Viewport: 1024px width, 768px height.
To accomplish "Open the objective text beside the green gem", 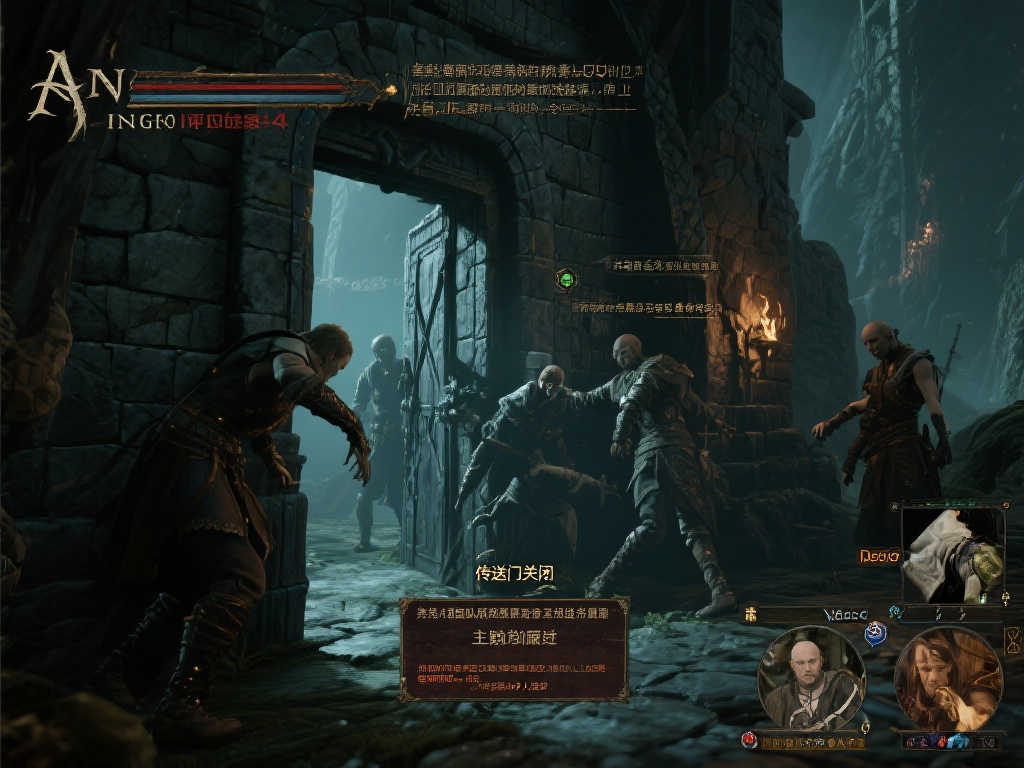I will 664,265.
